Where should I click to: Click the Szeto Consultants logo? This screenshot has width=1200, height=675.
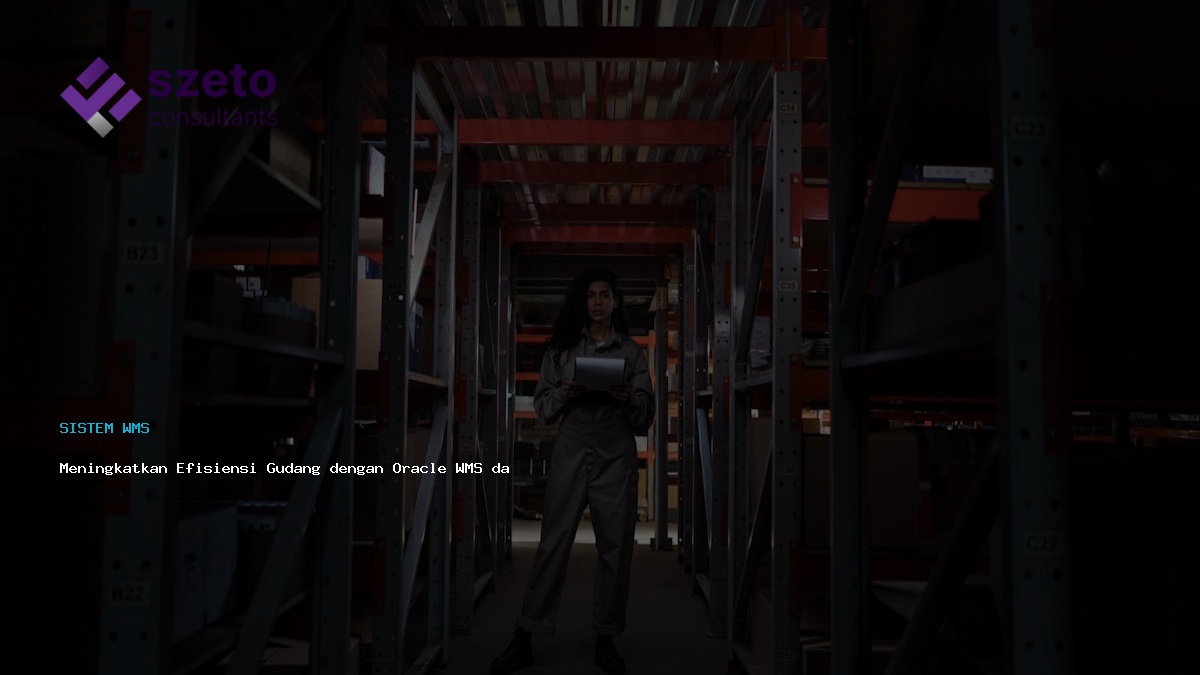tap(168, 96)
